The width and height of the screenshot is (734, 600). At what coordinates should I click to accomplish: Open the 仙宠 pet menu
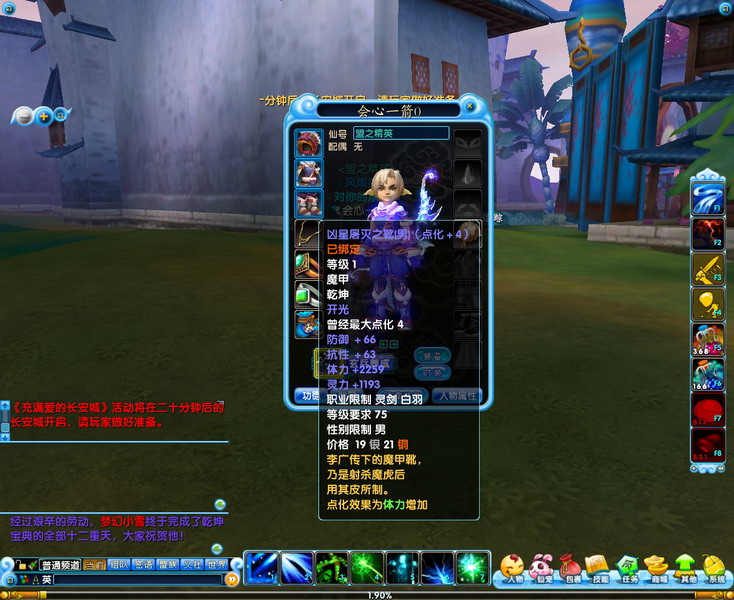(x=542, y=568)
